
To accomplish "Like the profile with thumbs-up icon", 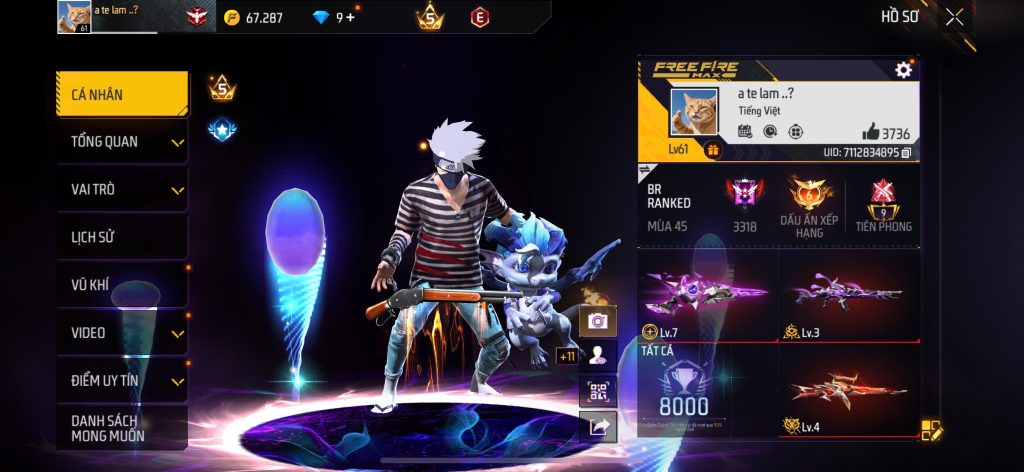I will [870, 133].
